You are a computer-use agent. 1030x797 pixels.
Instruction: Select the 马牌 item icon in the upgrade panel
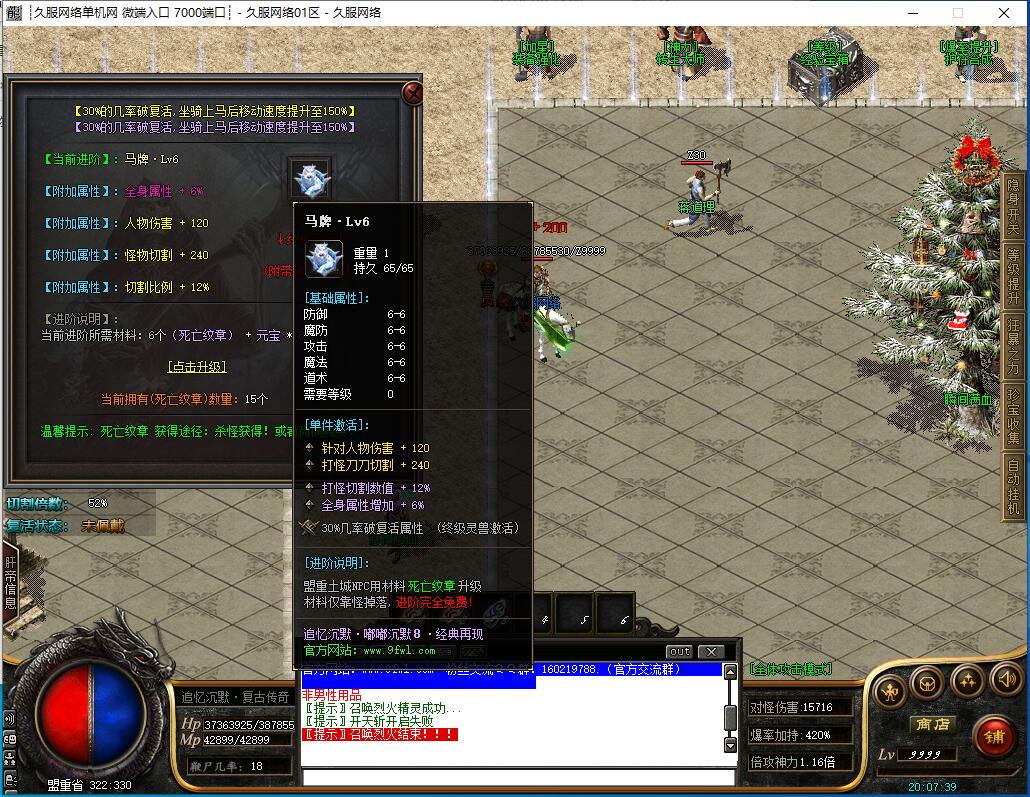coord(310,178)
